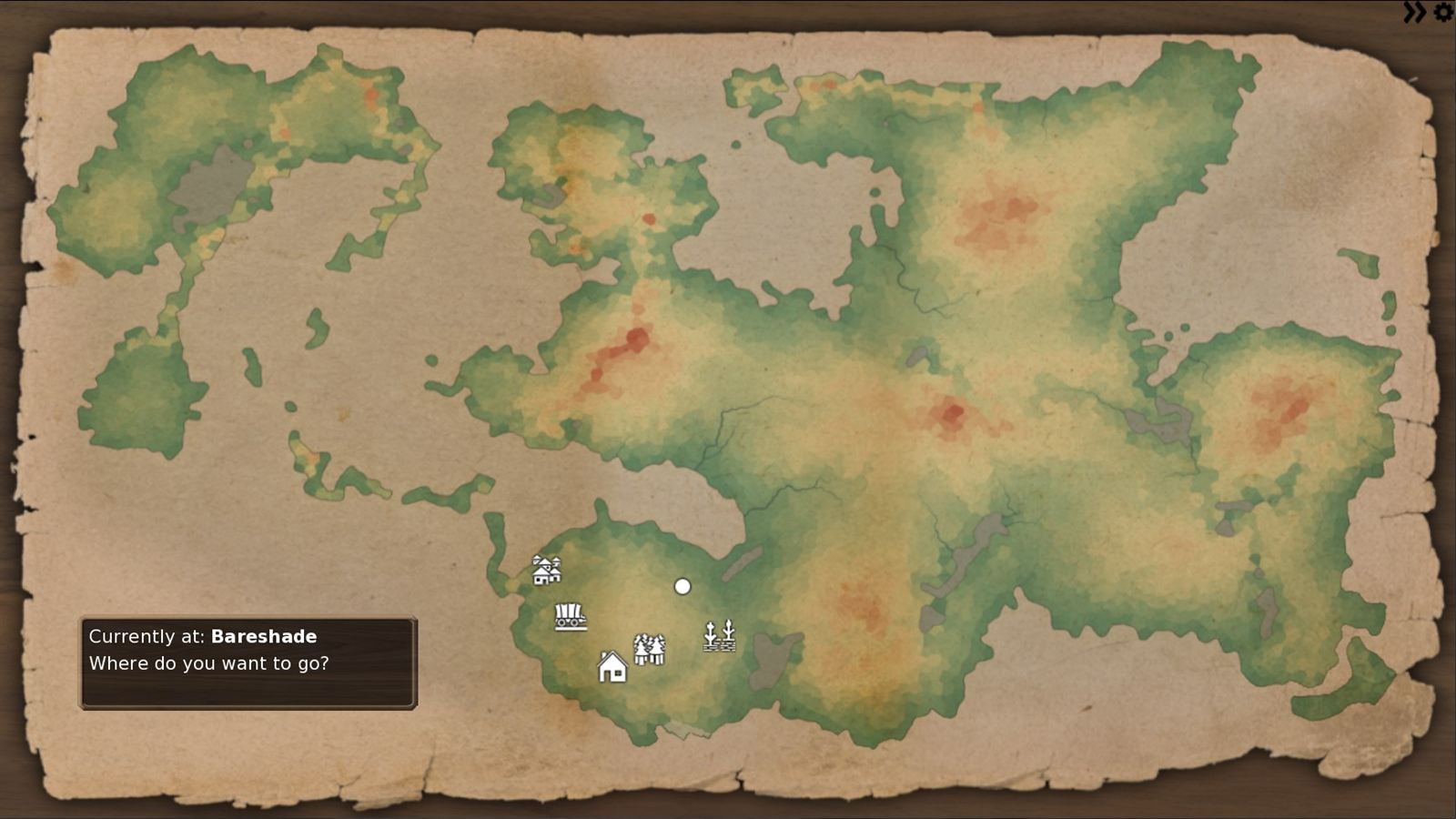Viewport: 1456px width, 819px height.
Task: Click the bolded Bareshade location name
Action: [263, 637]
